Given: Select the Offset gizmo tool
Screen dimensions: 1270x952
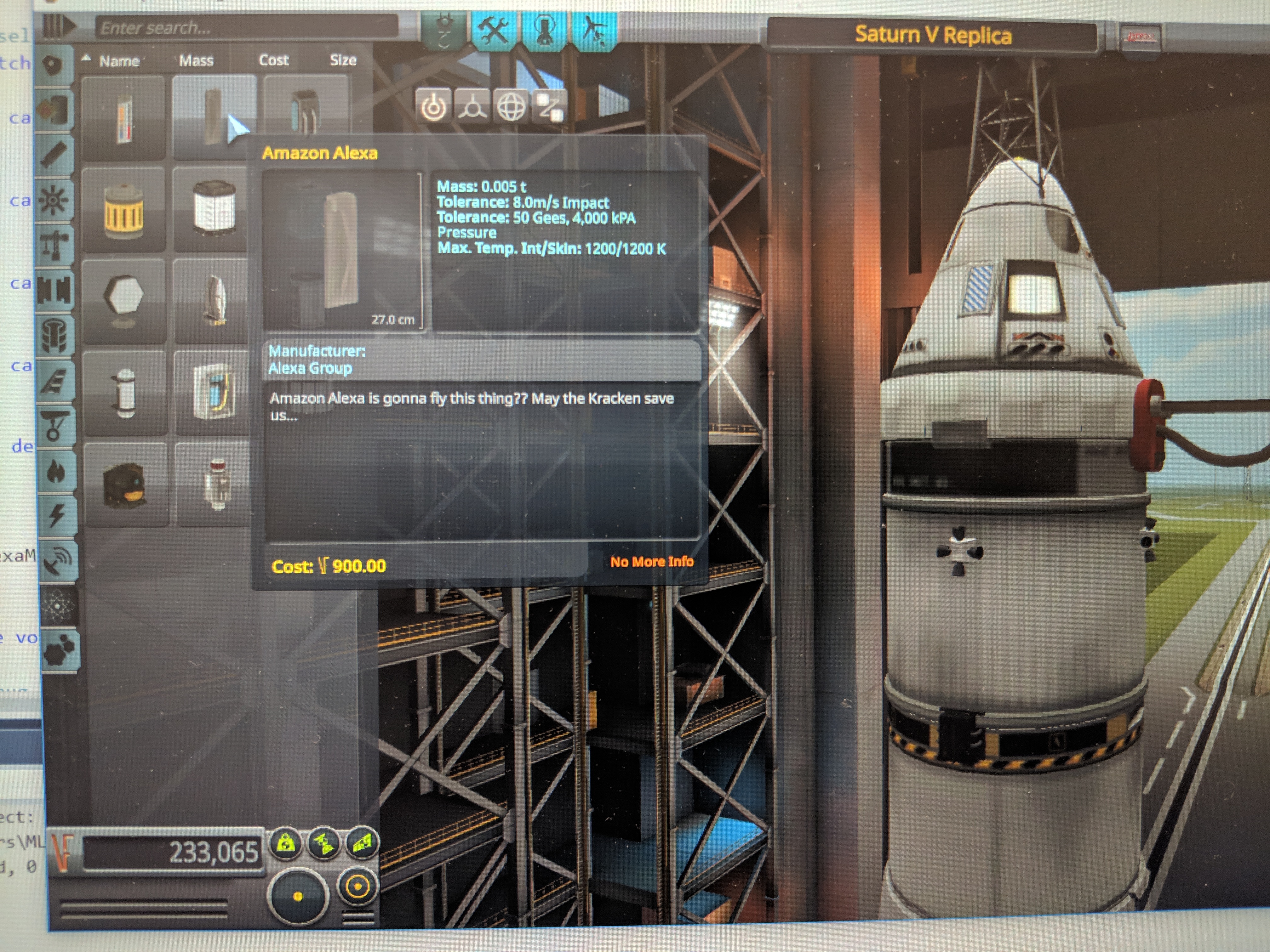Looking at the screenshot, I should pyautogui.click(x=472, y=107).
